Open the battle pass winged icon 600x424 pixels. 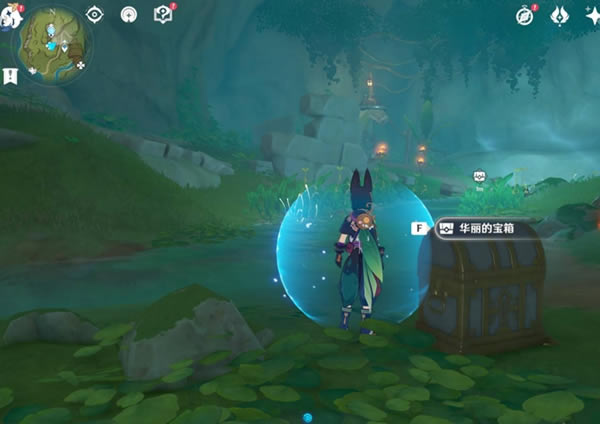click(x=559, y=15)
